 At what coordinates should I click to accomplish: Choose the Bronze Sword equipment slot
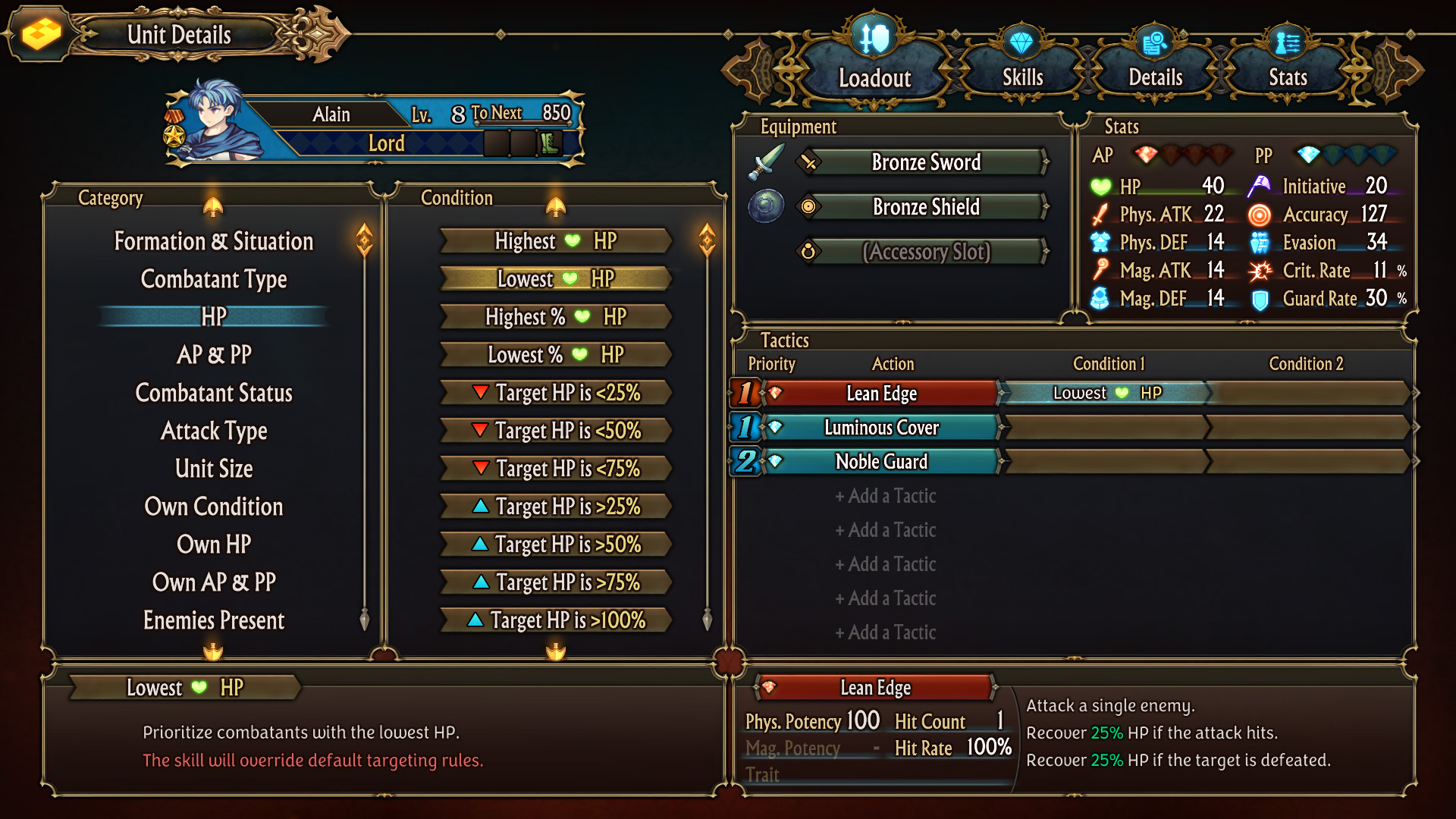coord(925,162)
